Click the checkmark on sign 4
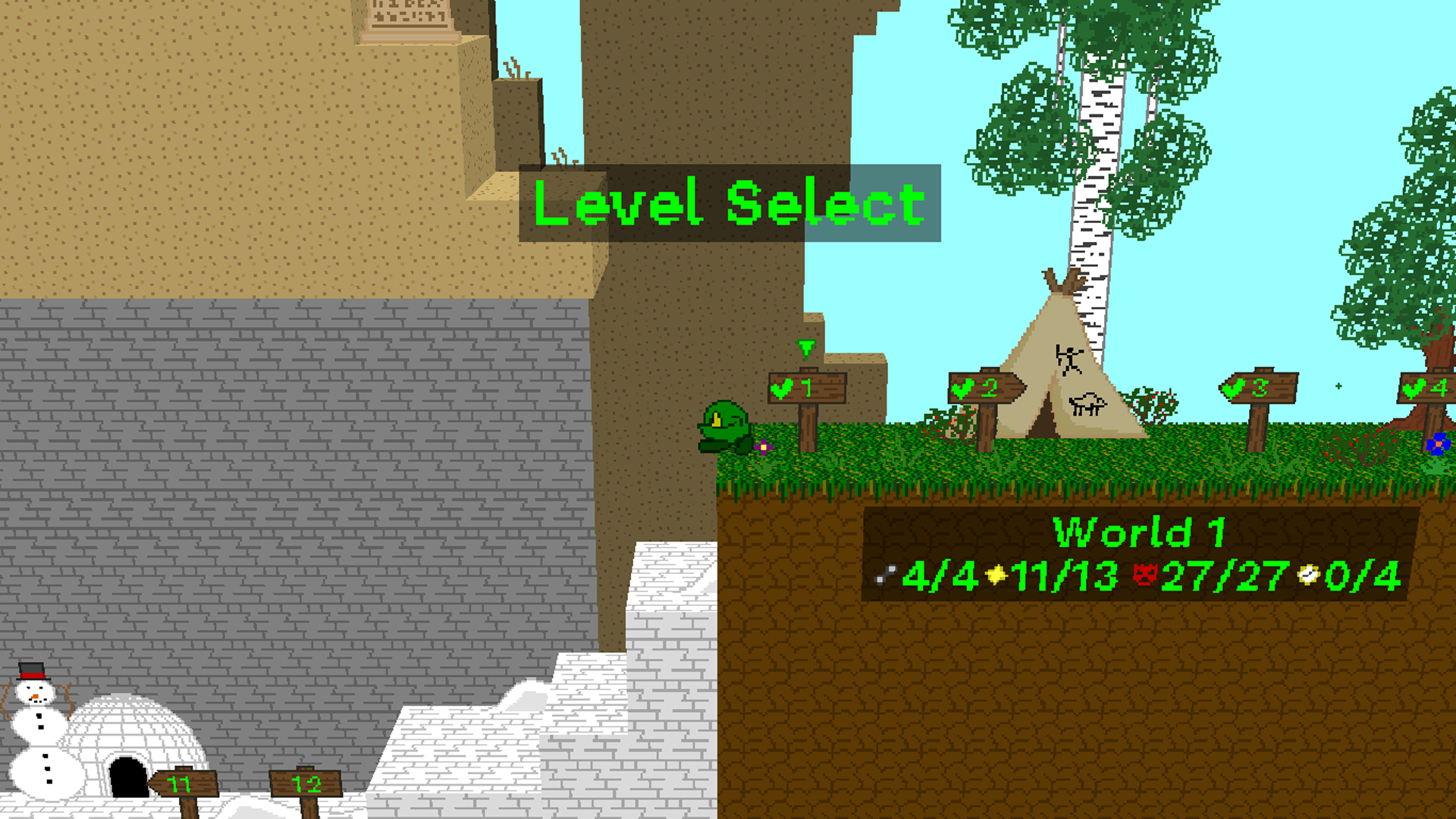Viewport: 1456px width, 819px height. pos(1412,388)
